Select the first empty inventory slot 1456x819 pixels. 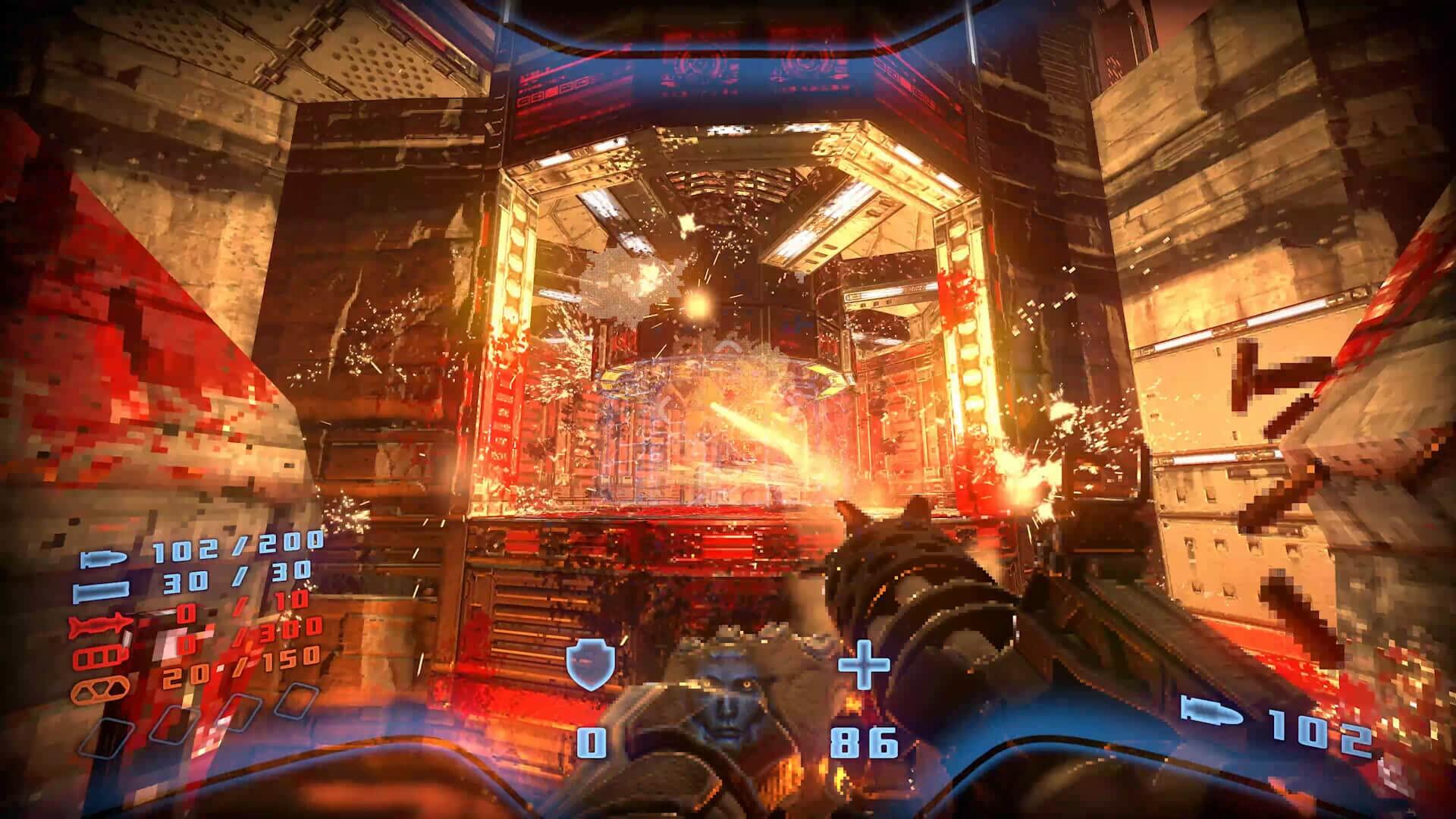106,736
